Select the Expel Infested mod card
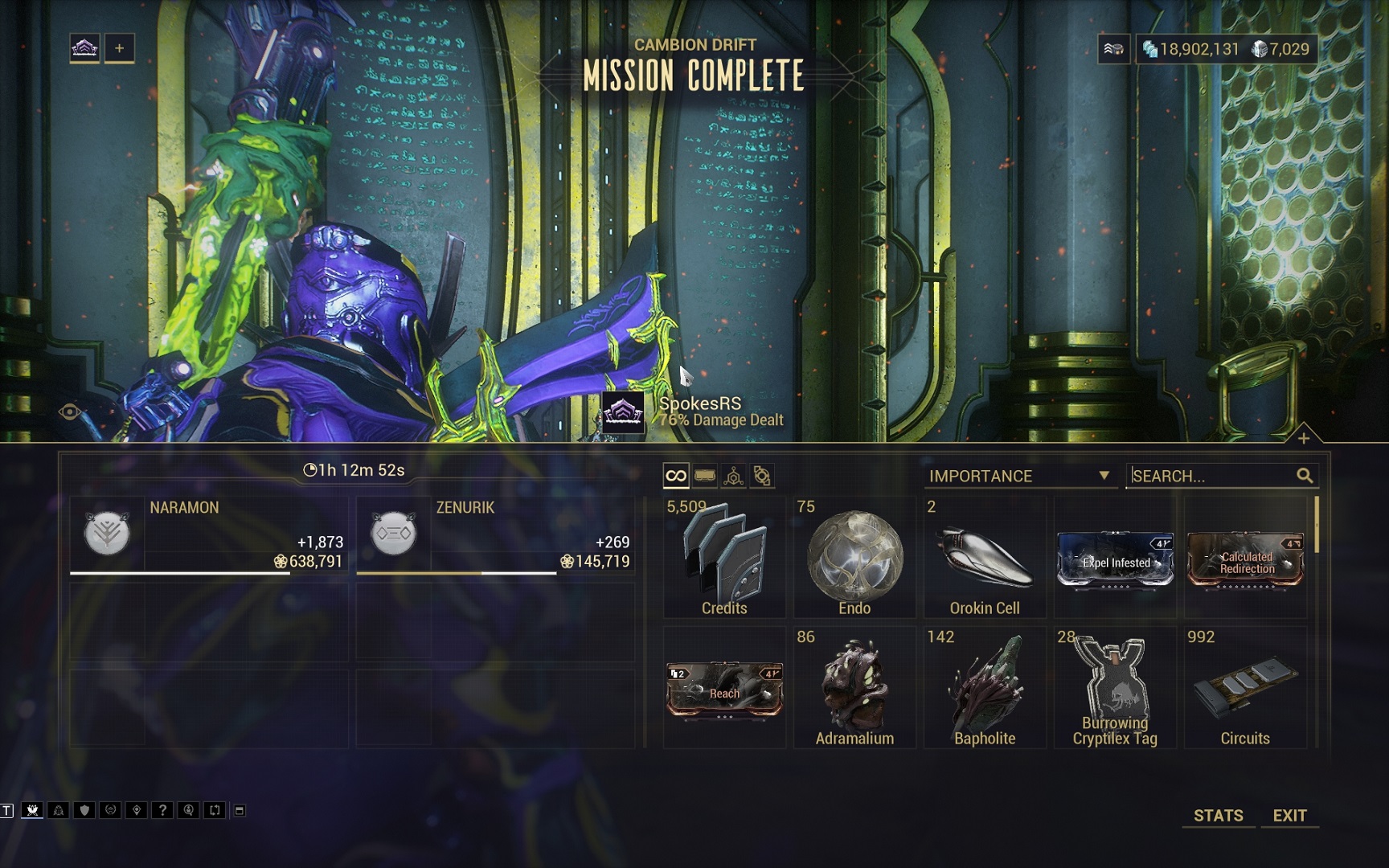 click(1115, 560)
